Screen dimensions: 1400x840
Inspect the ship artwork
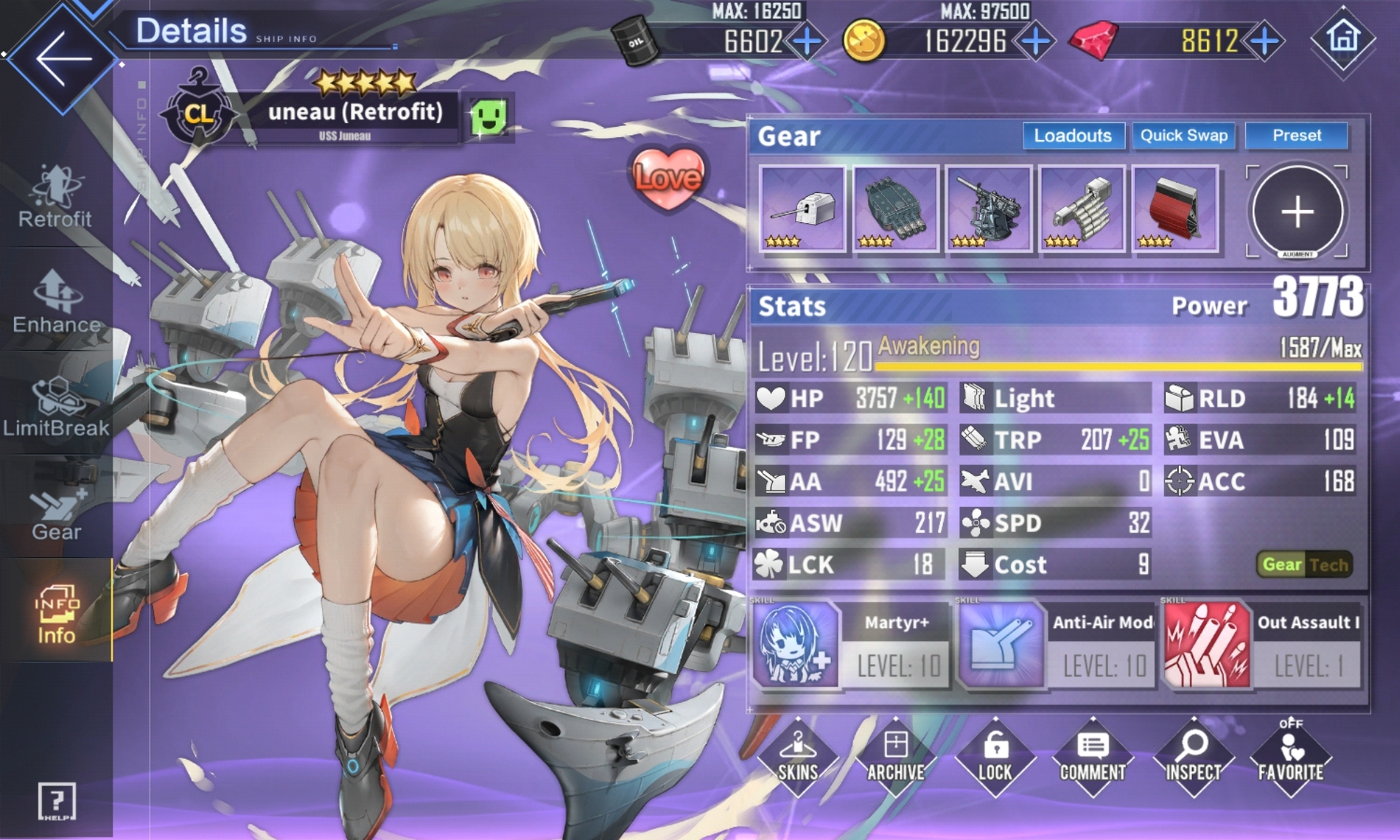click(1193, 758)
